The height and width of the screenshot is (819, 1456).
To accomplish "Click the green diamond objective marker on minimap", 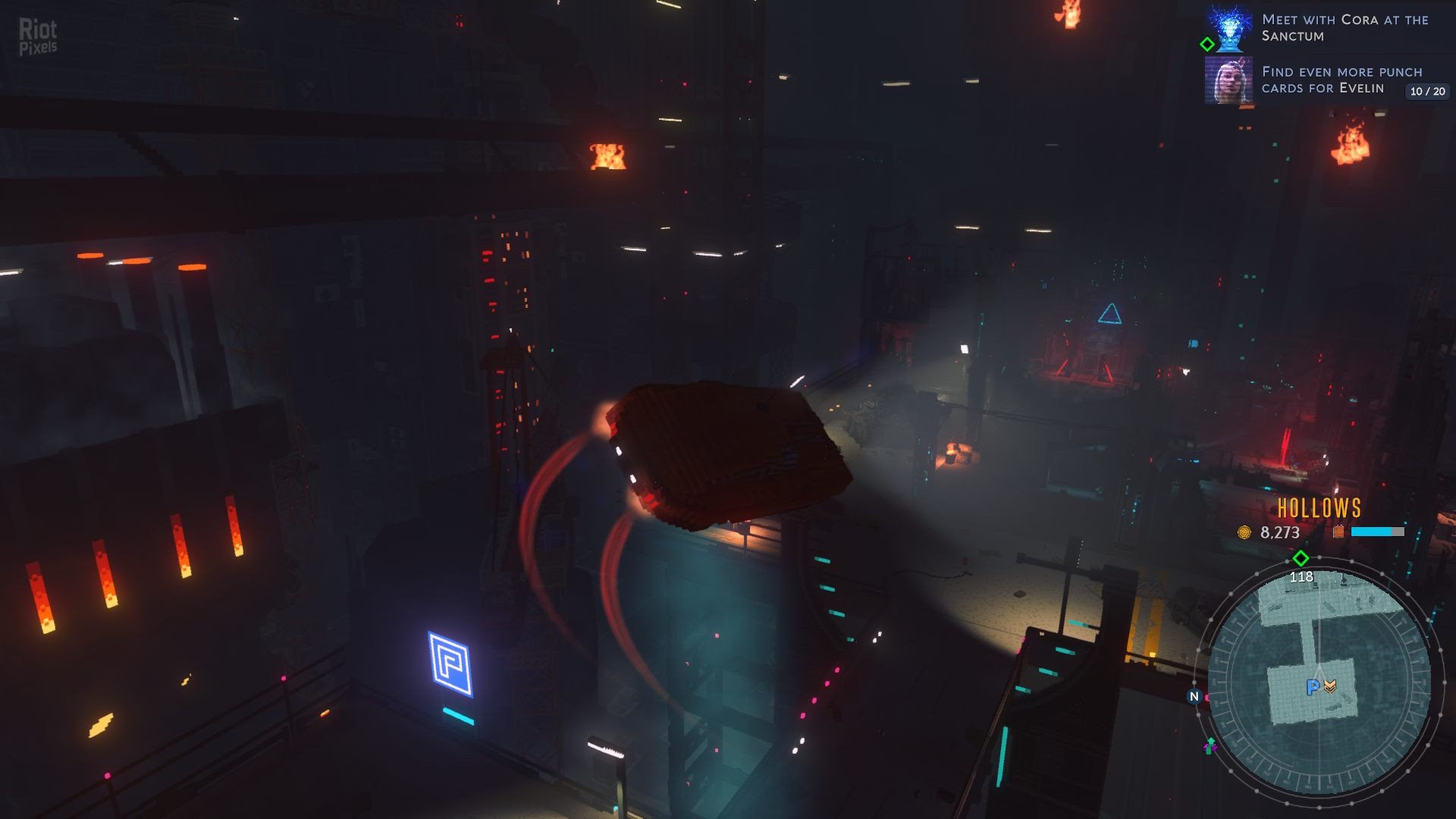I will [x=1301, y=559].
